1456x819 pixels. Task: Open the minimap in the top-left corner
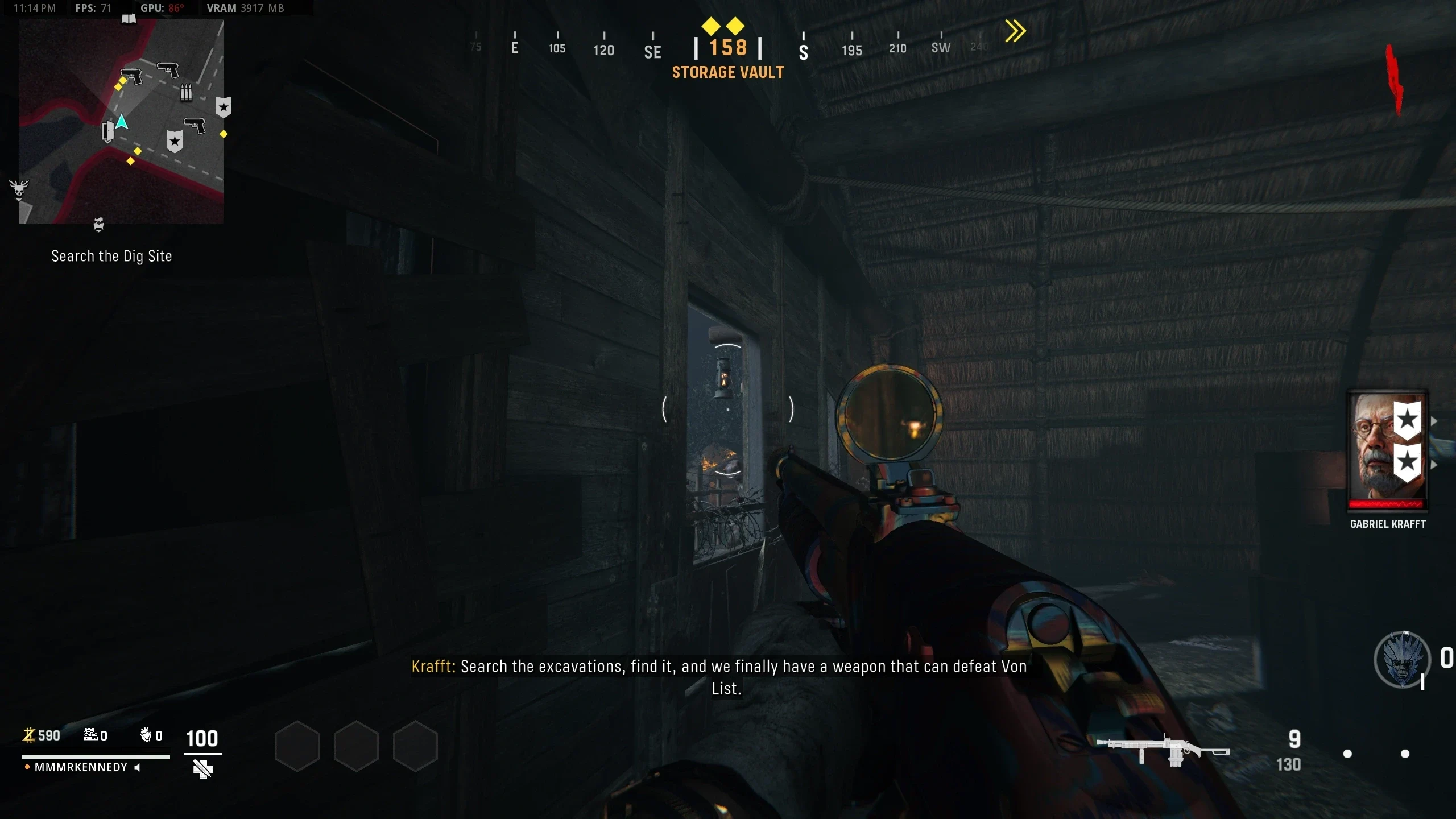[x=121, y=121]
